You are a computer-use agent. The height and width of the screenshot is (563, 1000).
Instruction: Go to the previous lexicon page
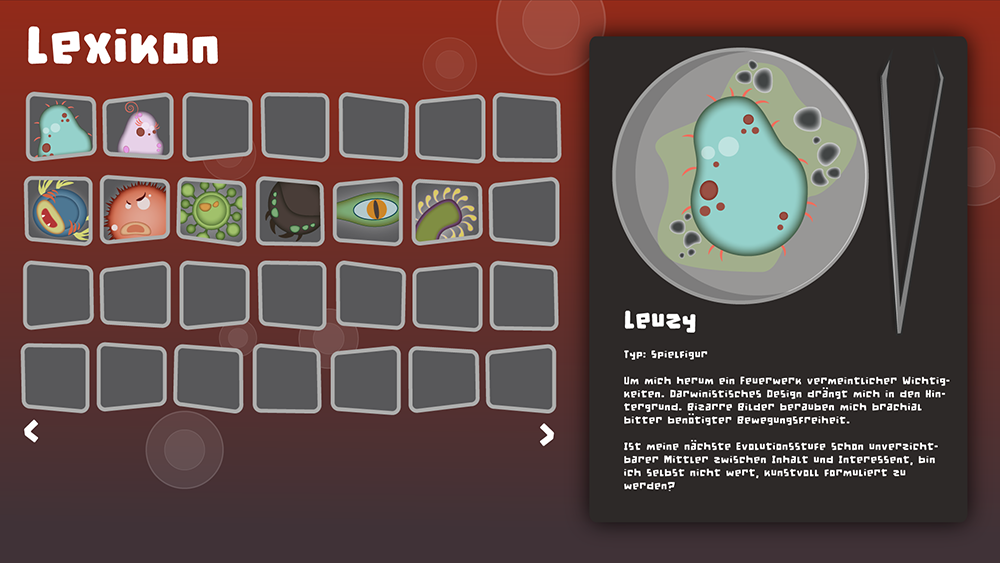[31, 432]
